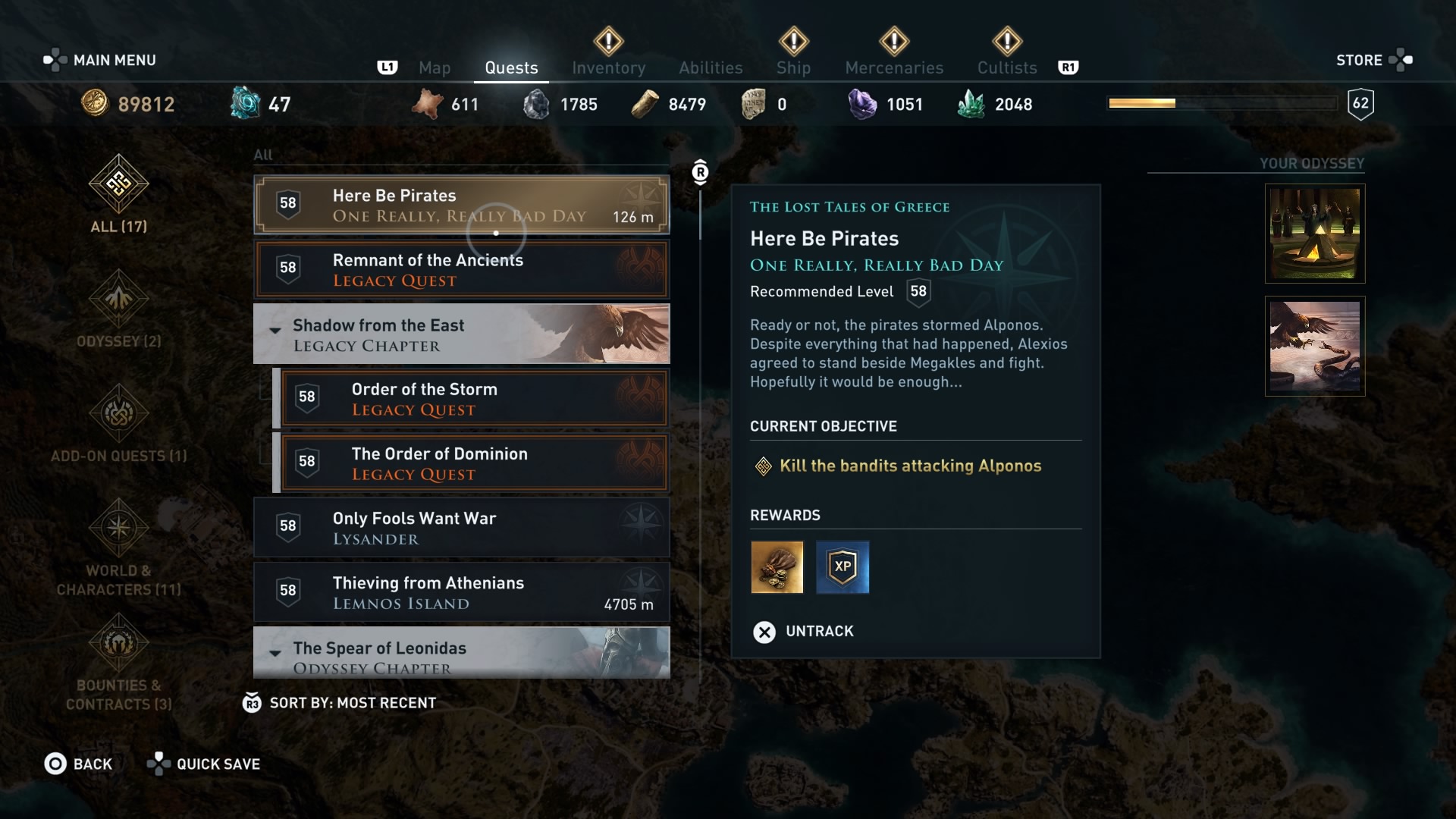Open the Sort By Most Recent selector
The width and height of the screenshot is (1456, 819).
tap(341, 702)
